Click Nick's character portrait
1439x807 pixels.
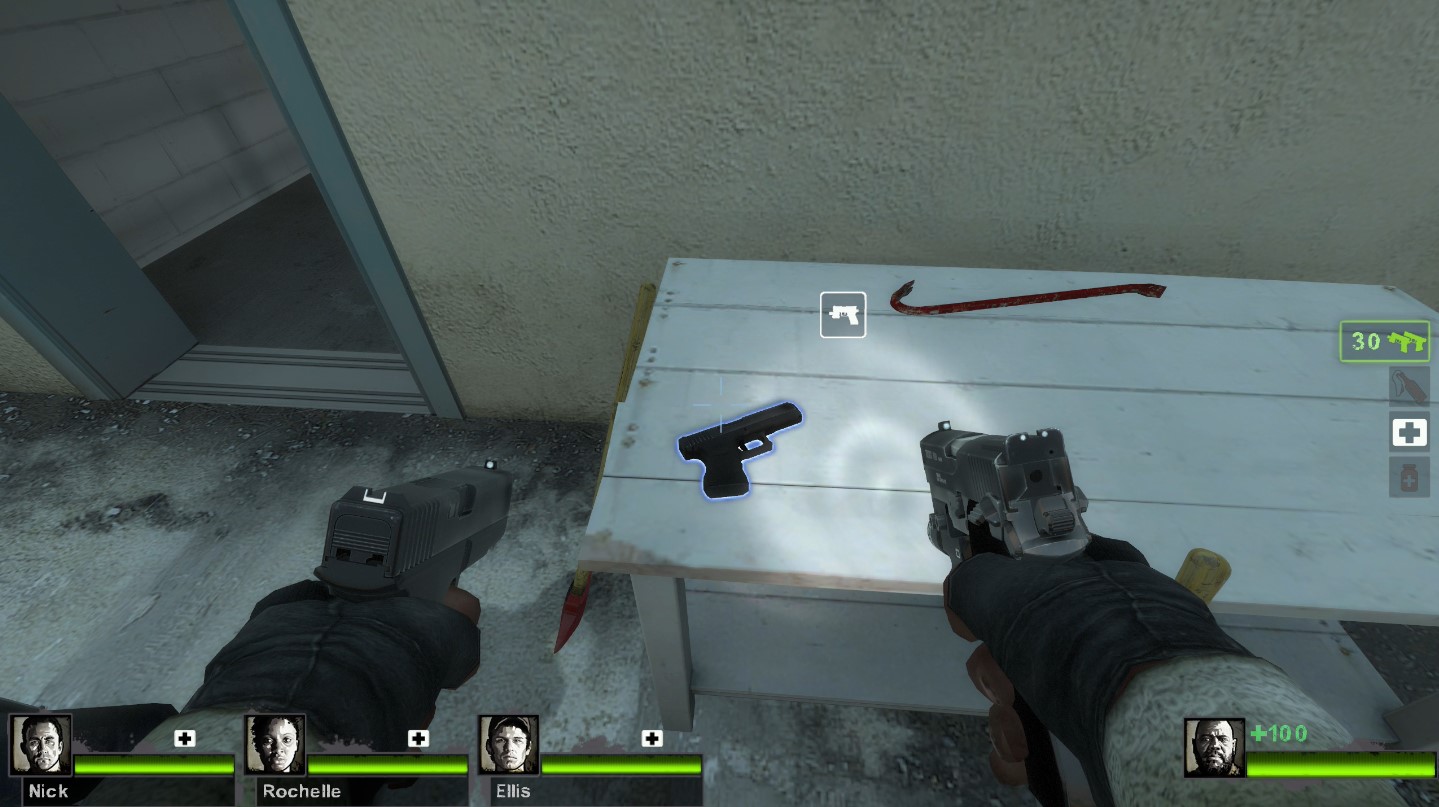click(42, 744)
